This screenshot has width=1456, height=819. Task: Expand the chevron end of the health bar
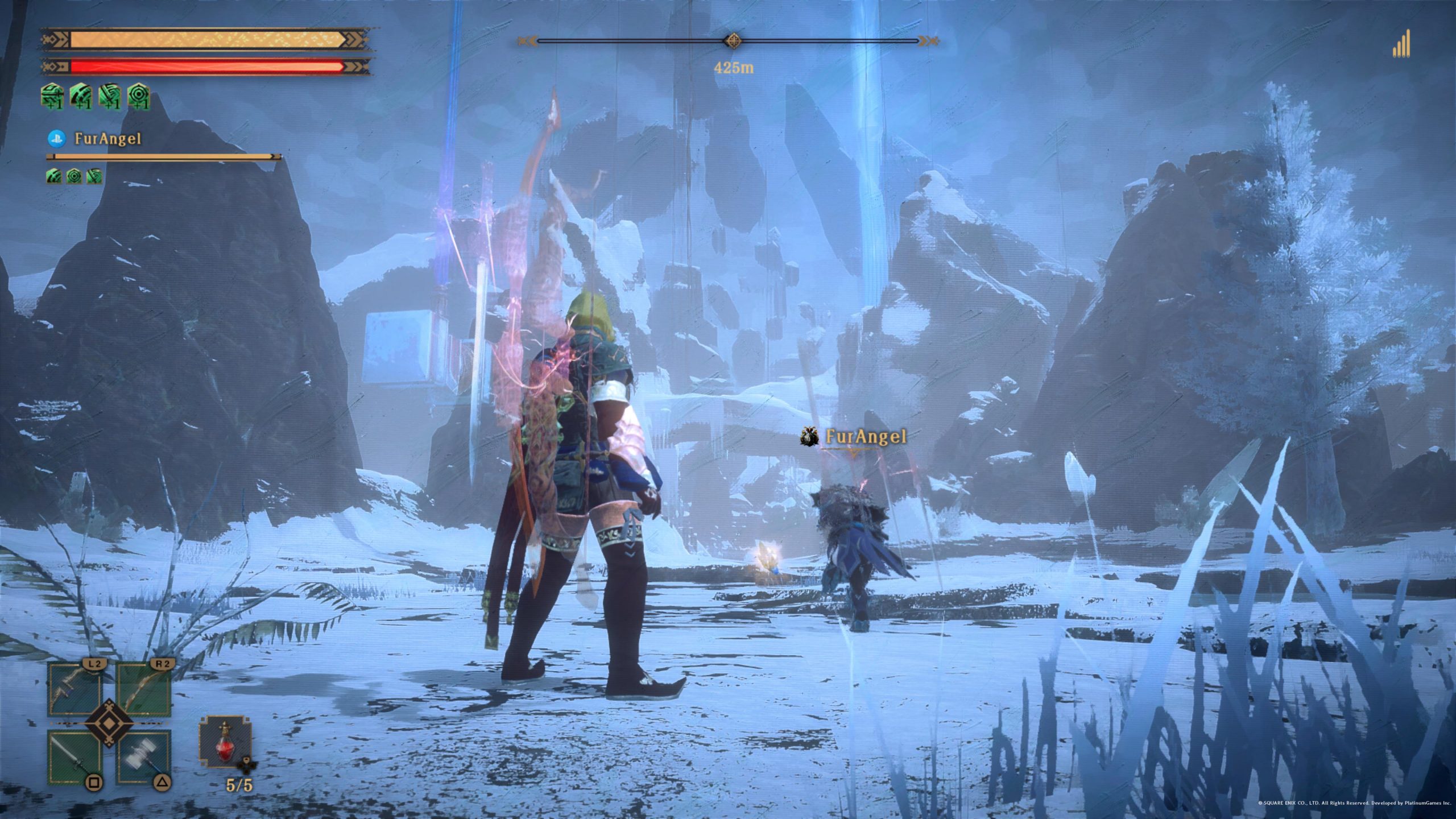[x=354, y=65]
